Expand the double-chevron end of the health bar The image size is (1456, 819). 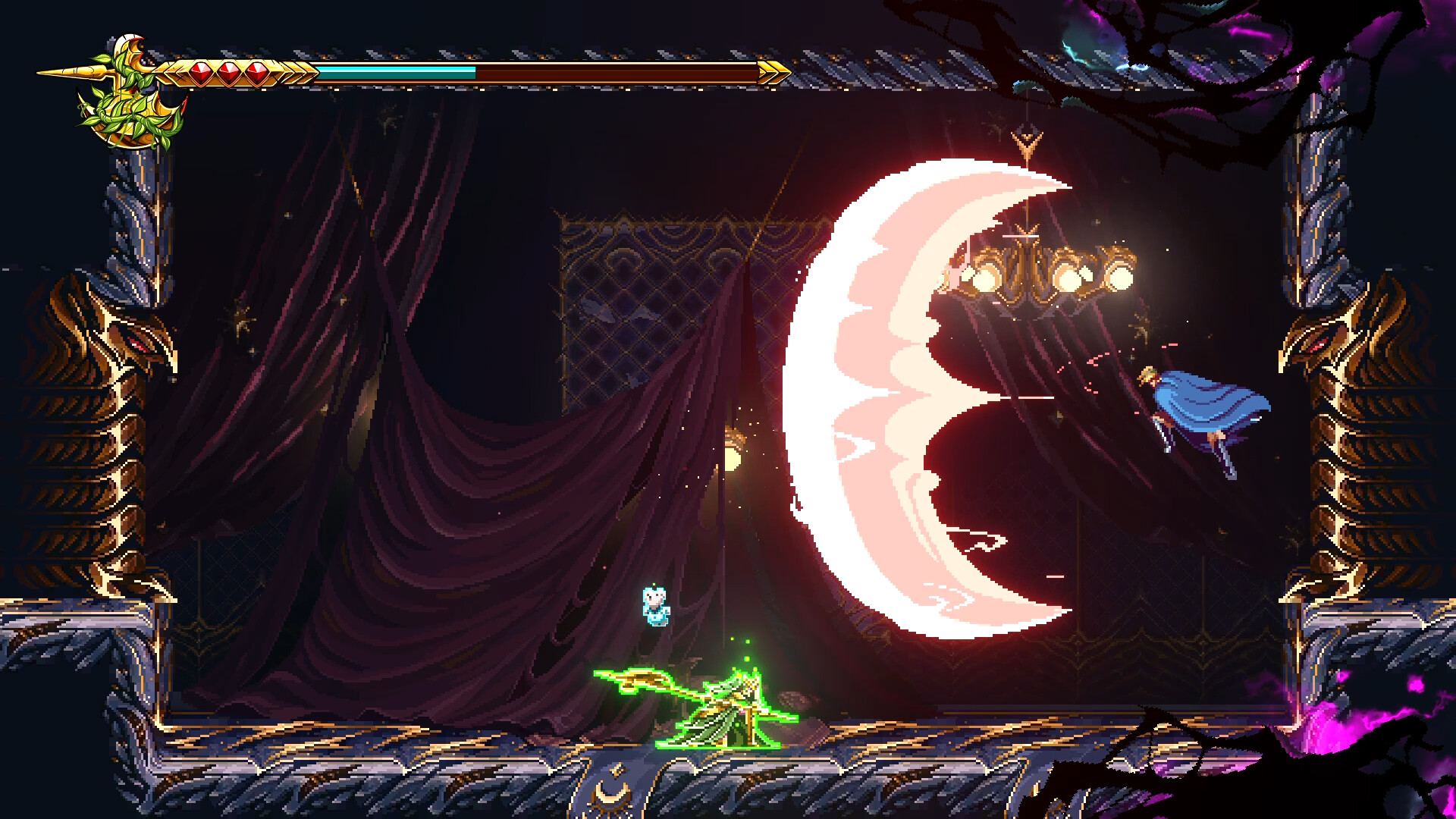click(775, 72)
